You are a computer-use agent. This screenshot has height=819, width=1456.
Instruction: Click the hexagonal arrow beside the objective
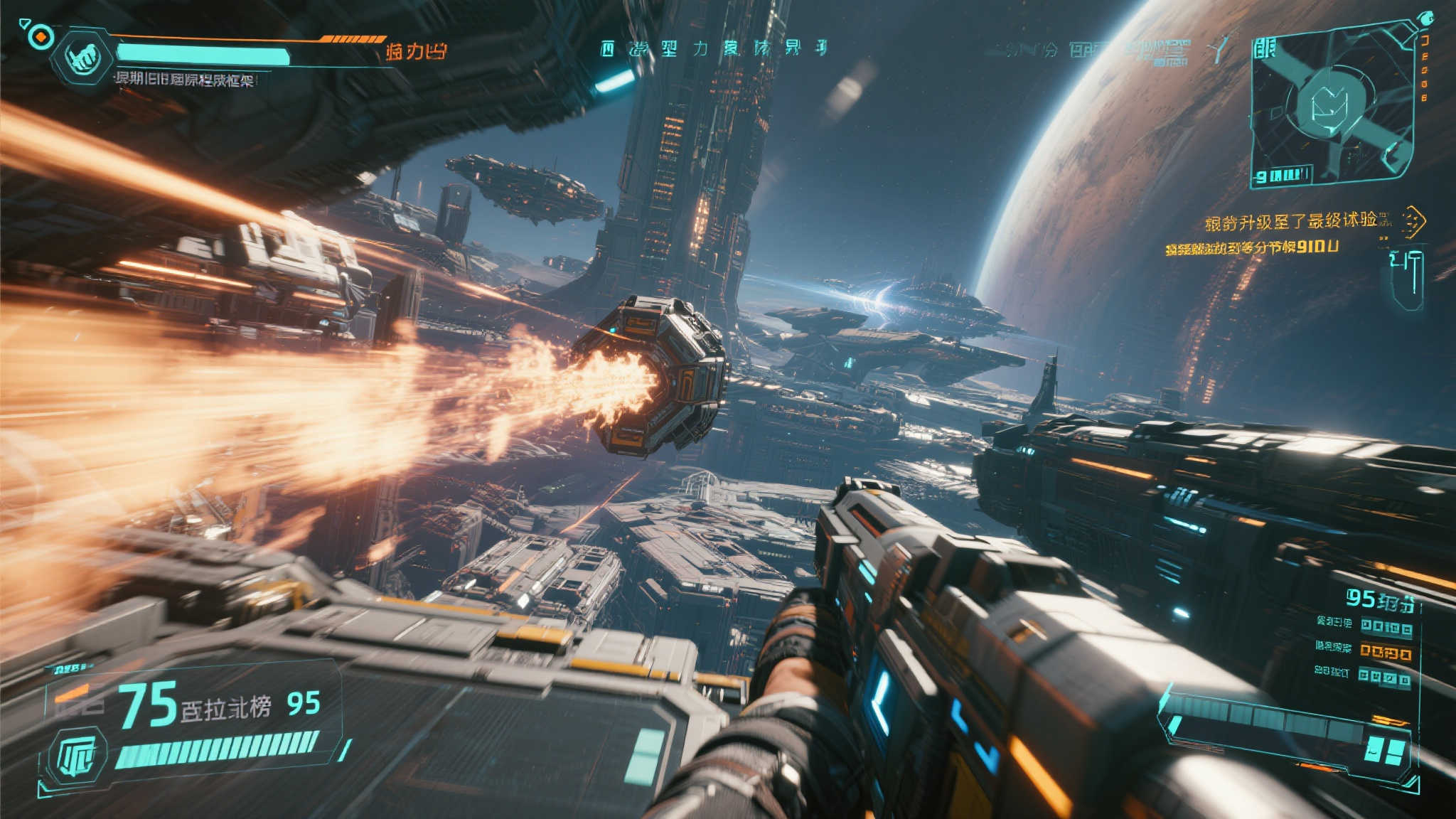tap(1412, 222)
